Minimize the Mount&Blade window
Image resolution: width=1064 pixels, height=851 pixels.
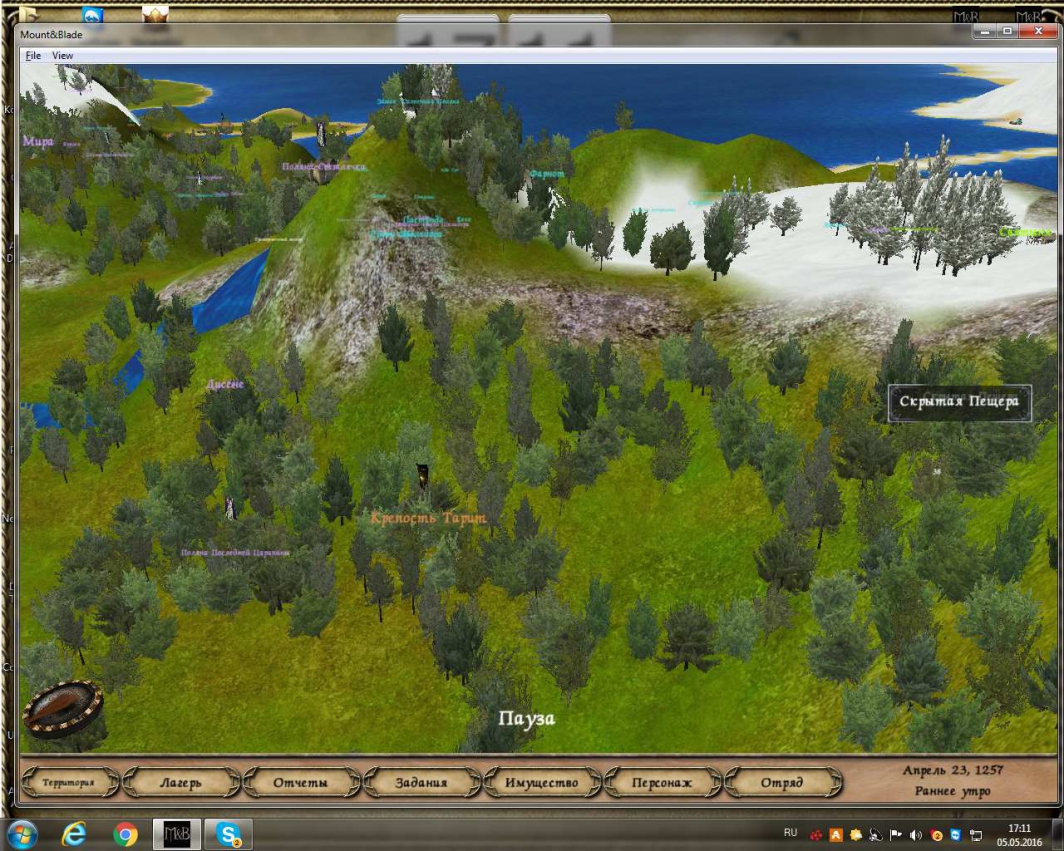[x=984, y=32]
